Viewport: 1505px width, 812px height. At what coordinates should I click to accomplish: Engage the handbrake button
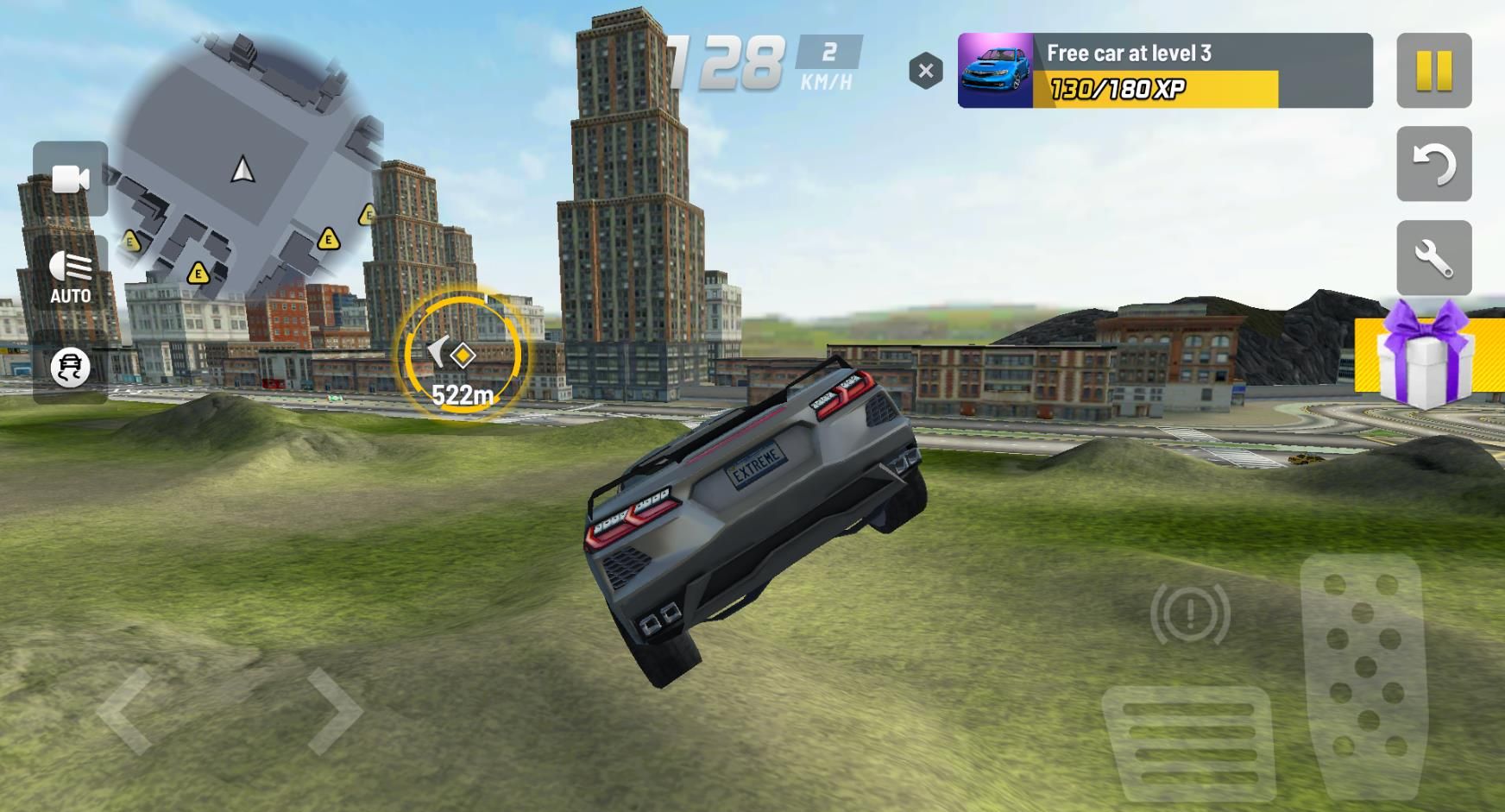click(x=1190, y=614)
